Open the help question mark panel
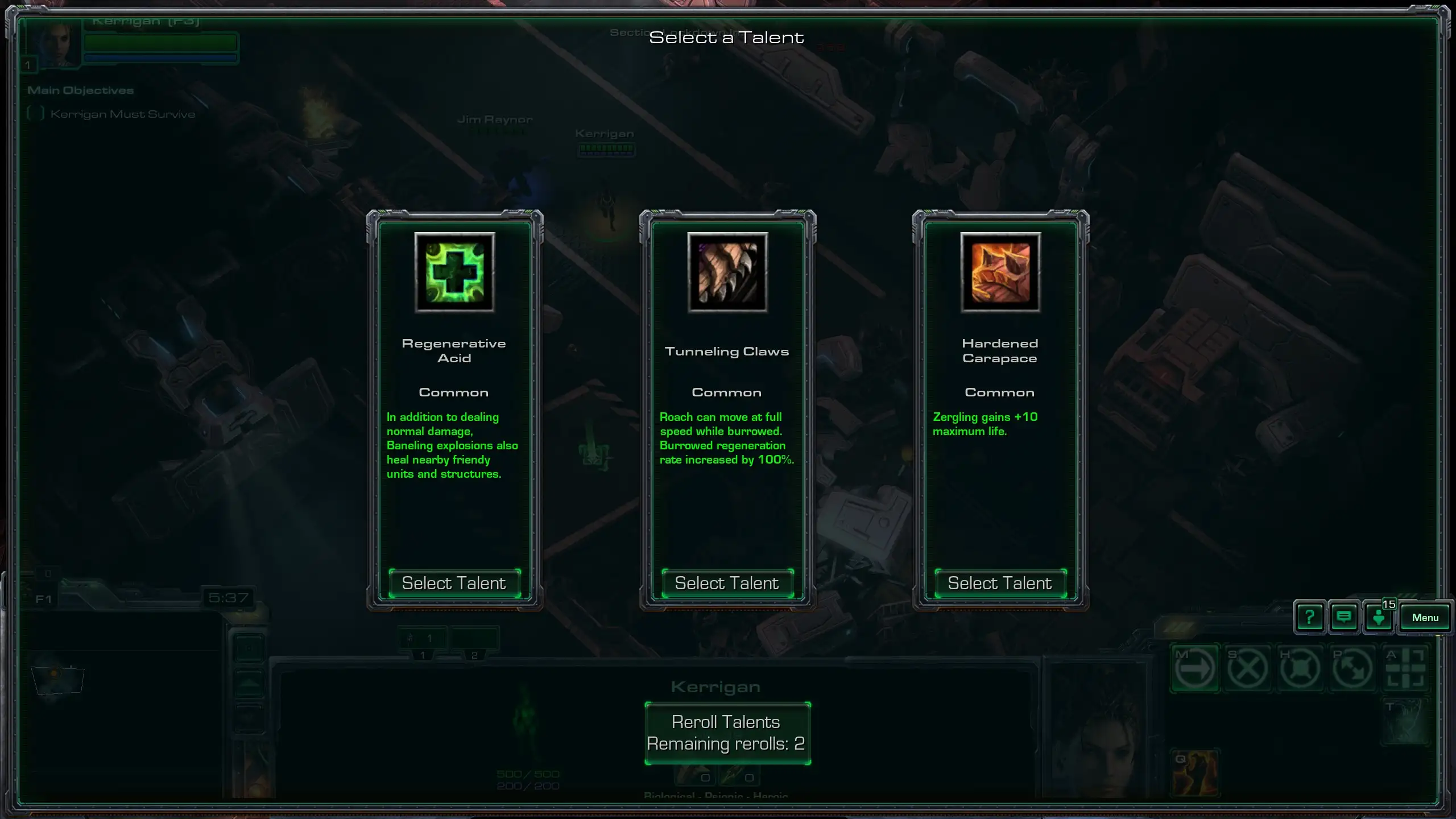The height and width of the screenshot is (819, 1456). pos(1309,617)
